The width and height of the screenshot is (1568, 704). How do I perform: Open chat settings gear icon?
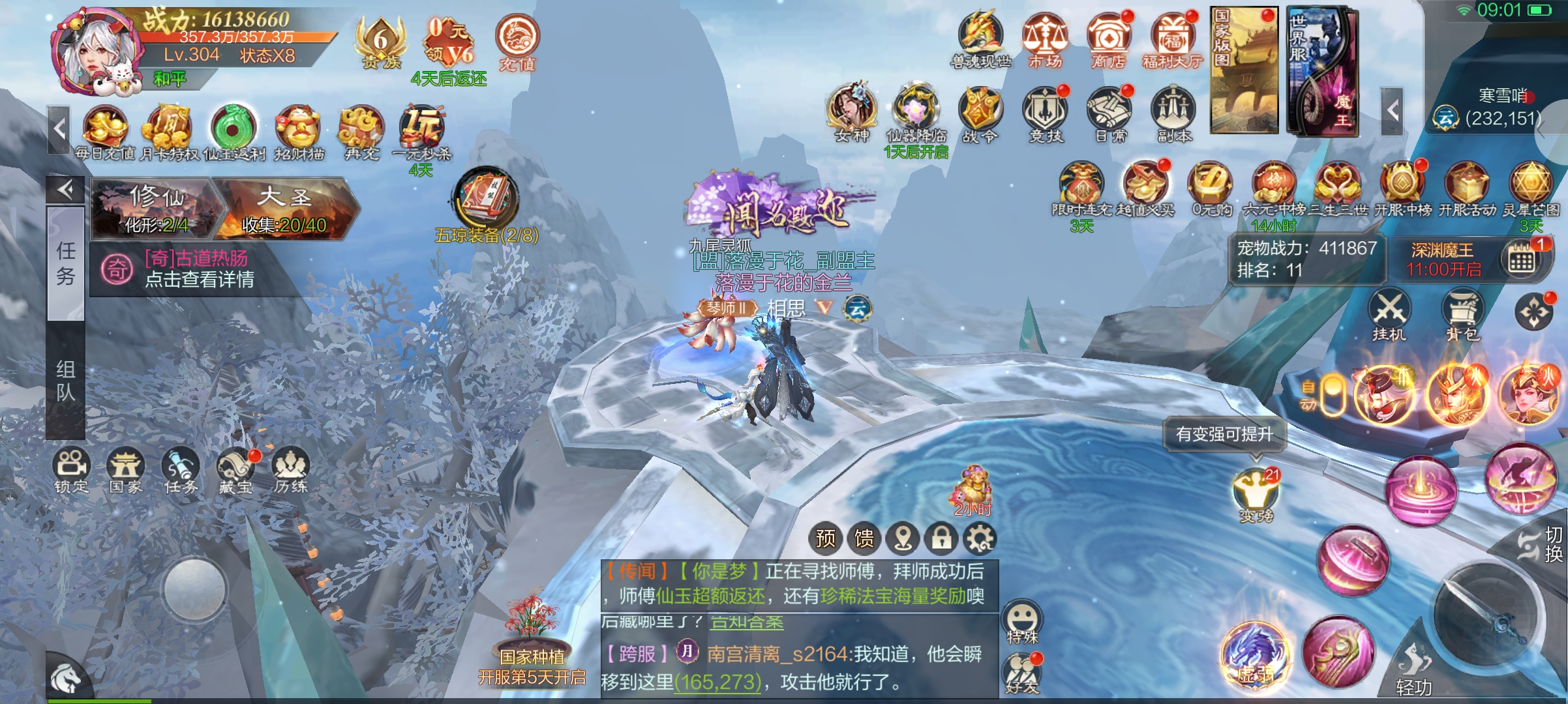point(980,538)
